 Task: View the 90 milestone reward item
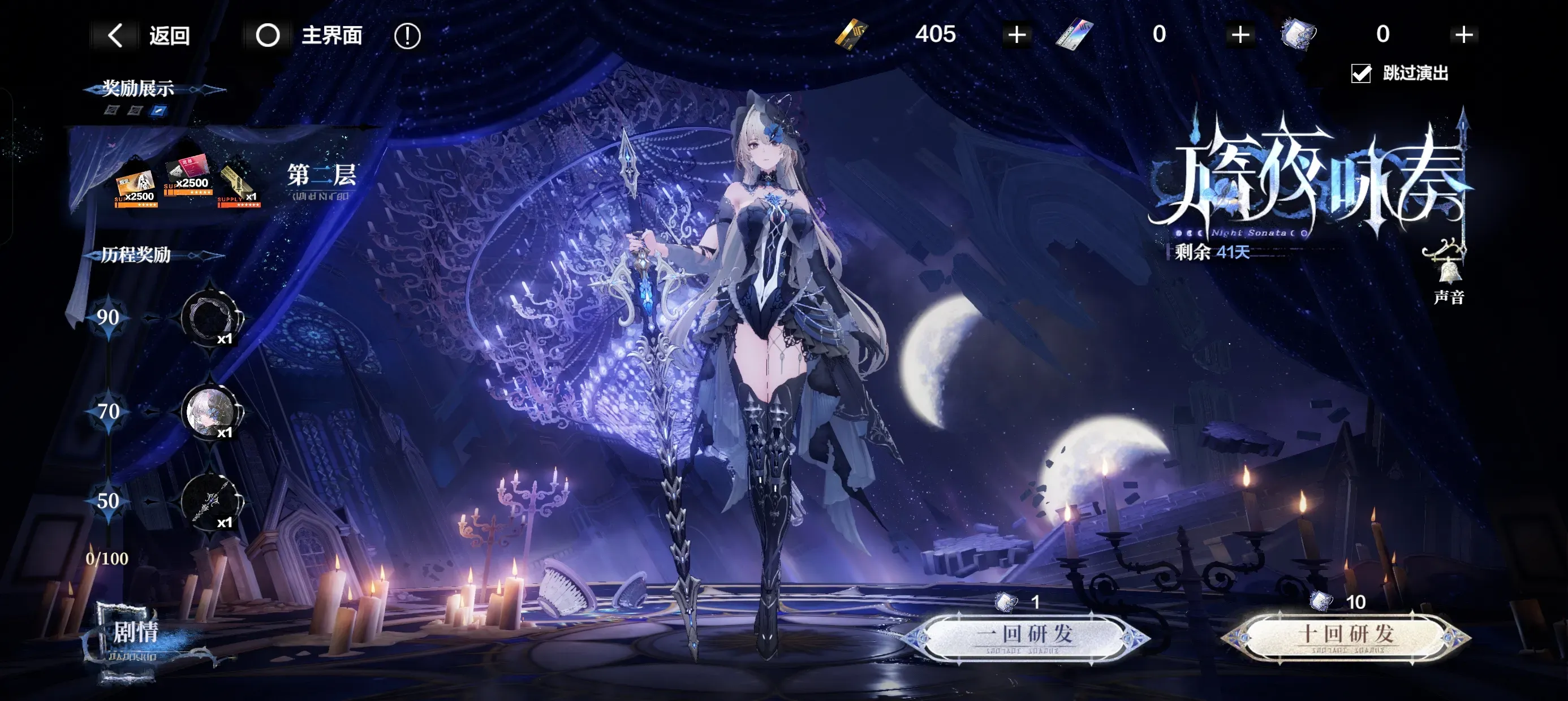[210, 318]
